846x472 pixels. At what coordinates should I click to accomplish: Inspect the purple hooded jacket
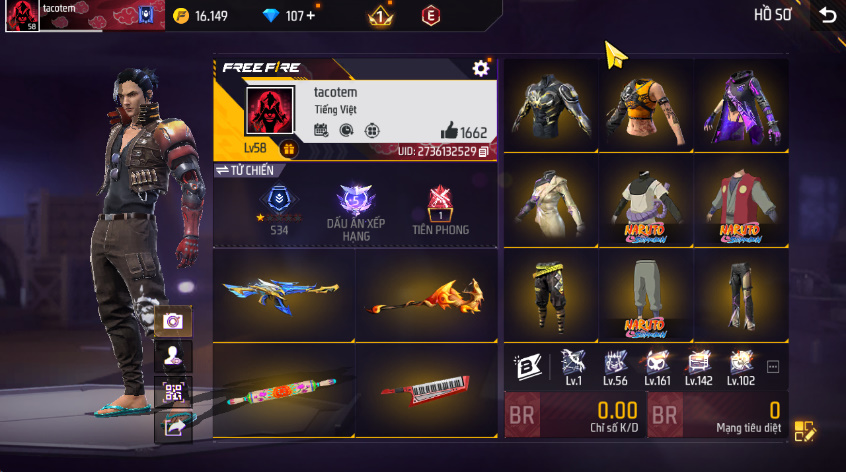point(740,105)
